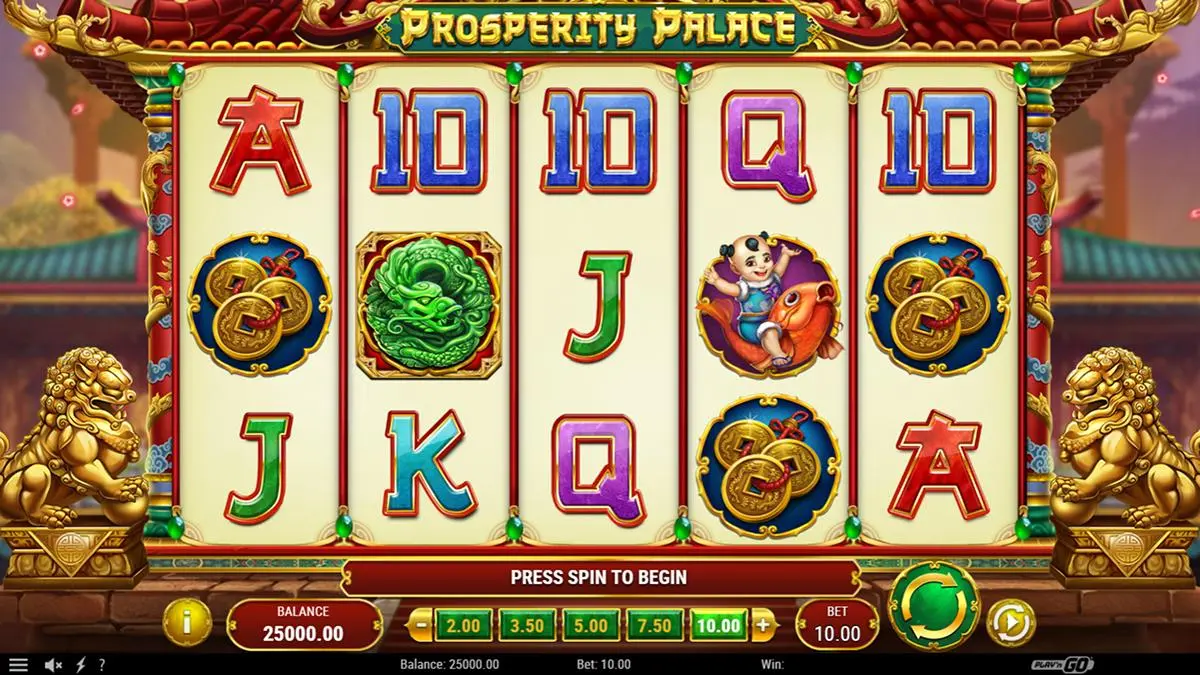Choose the 3.50 bet value
The height and width of the screenshot is (675, 1200).
click(527, 626)
